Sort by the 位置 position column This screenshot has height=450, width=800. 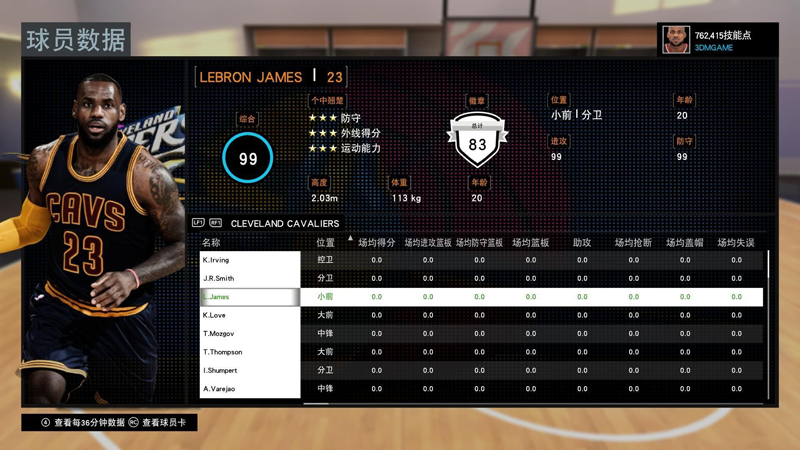point(326,243)
